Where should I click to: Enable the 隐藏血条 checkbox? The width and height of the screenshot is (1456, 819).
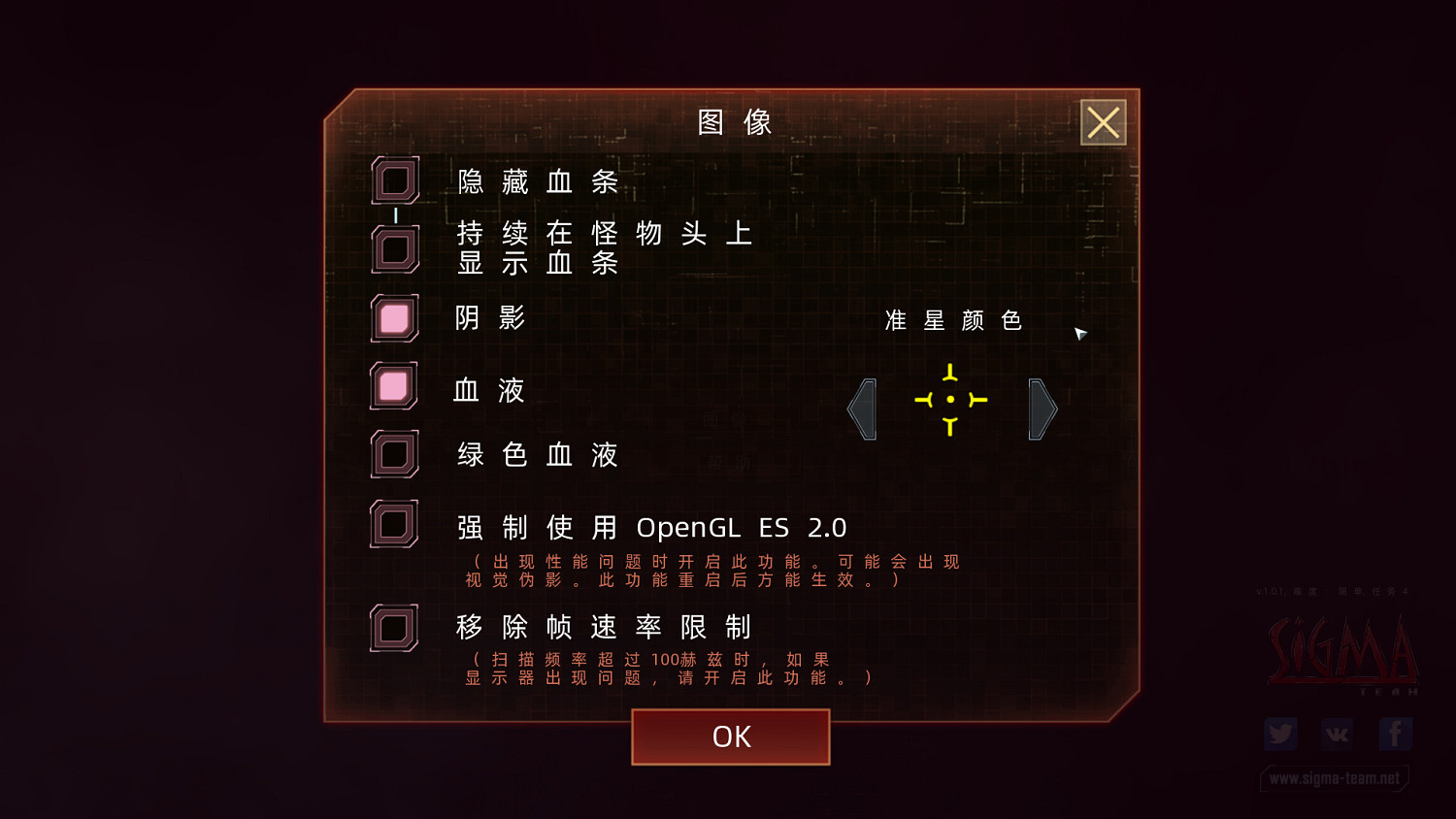pyautogui.click(x=394, y=180)
